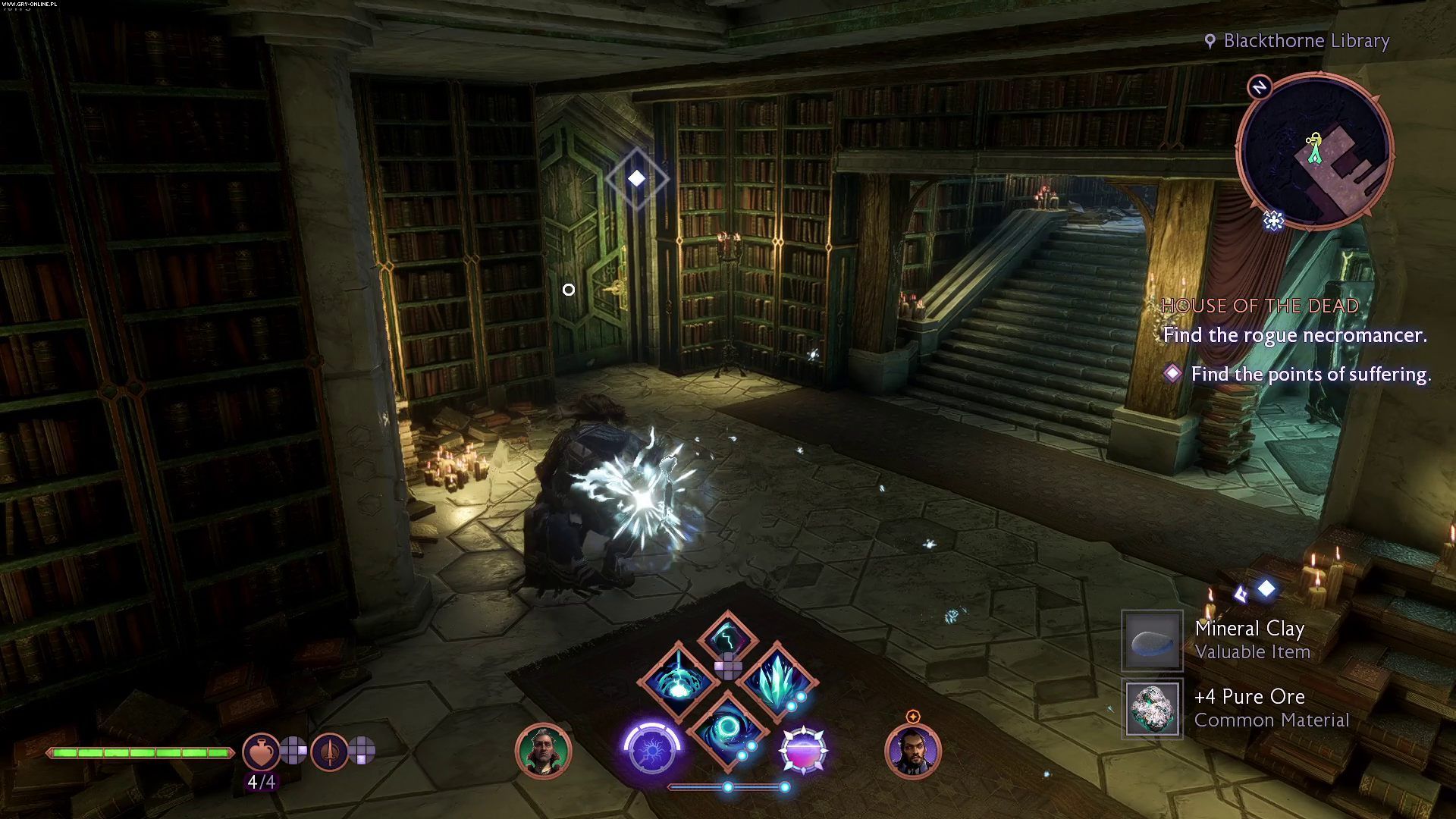Activate the glowing energy burst ability
This screenshot has height=819, width=1456.
679,680
